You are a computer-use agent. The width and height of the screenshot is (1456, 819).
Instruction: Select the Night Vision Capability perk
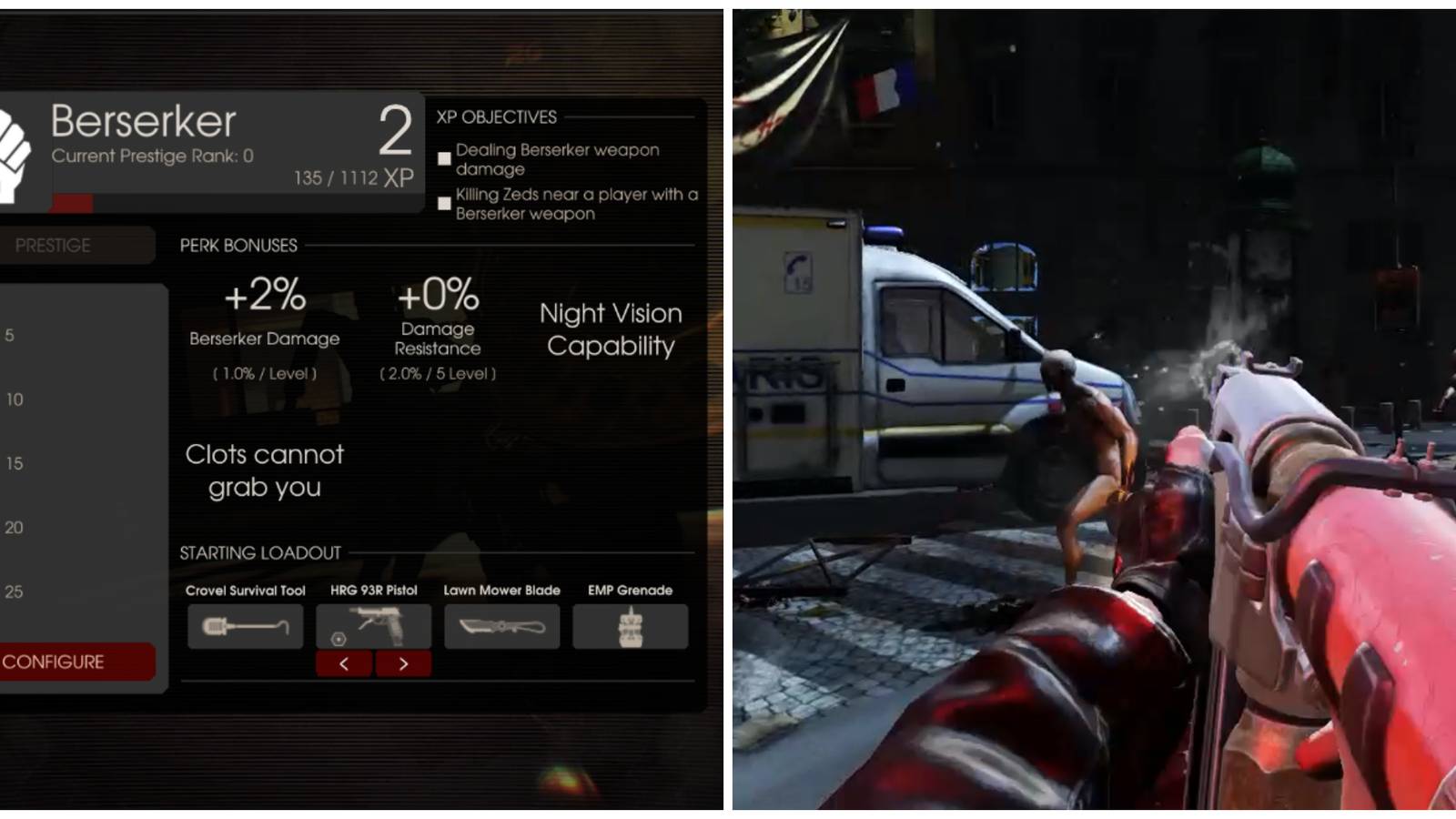[612, 329]
